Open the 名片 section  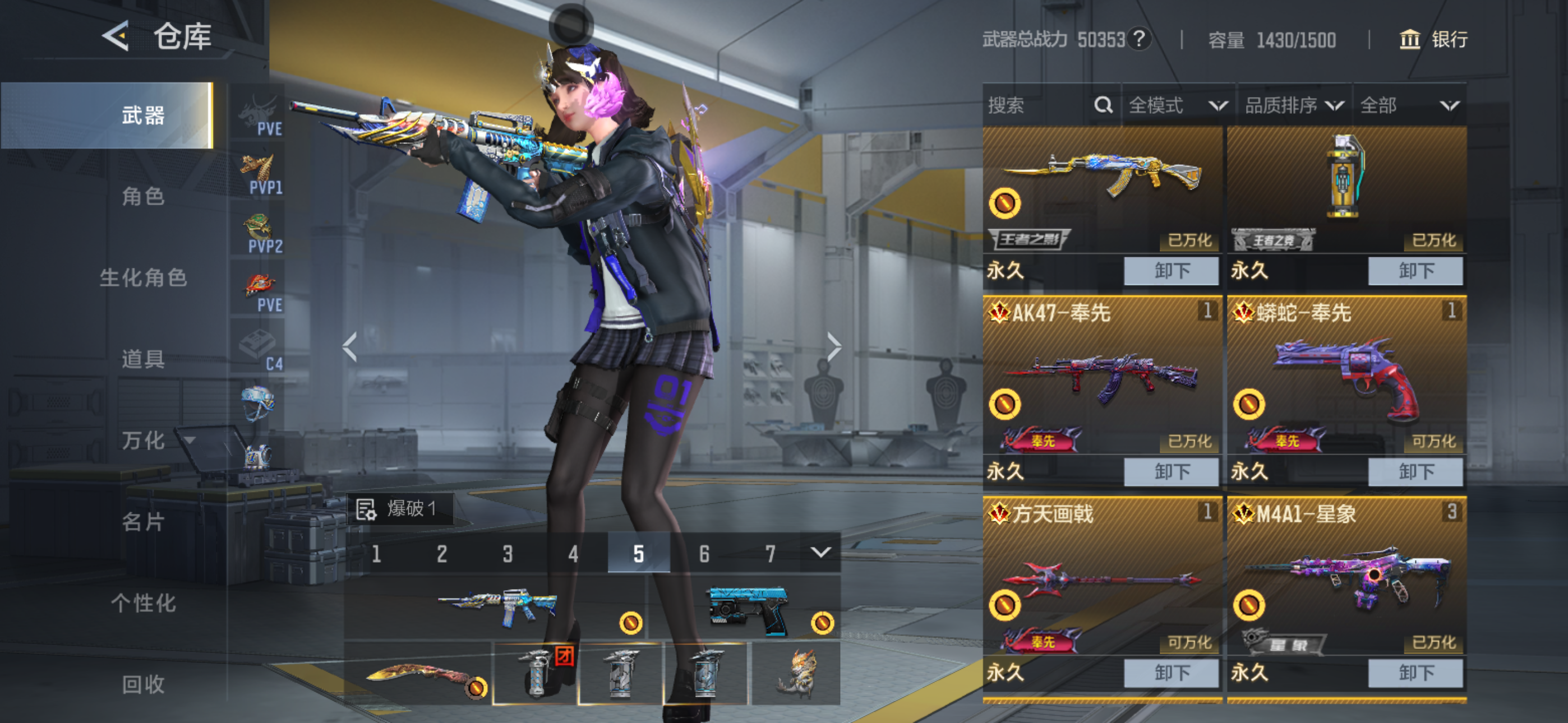click(143, 522)
